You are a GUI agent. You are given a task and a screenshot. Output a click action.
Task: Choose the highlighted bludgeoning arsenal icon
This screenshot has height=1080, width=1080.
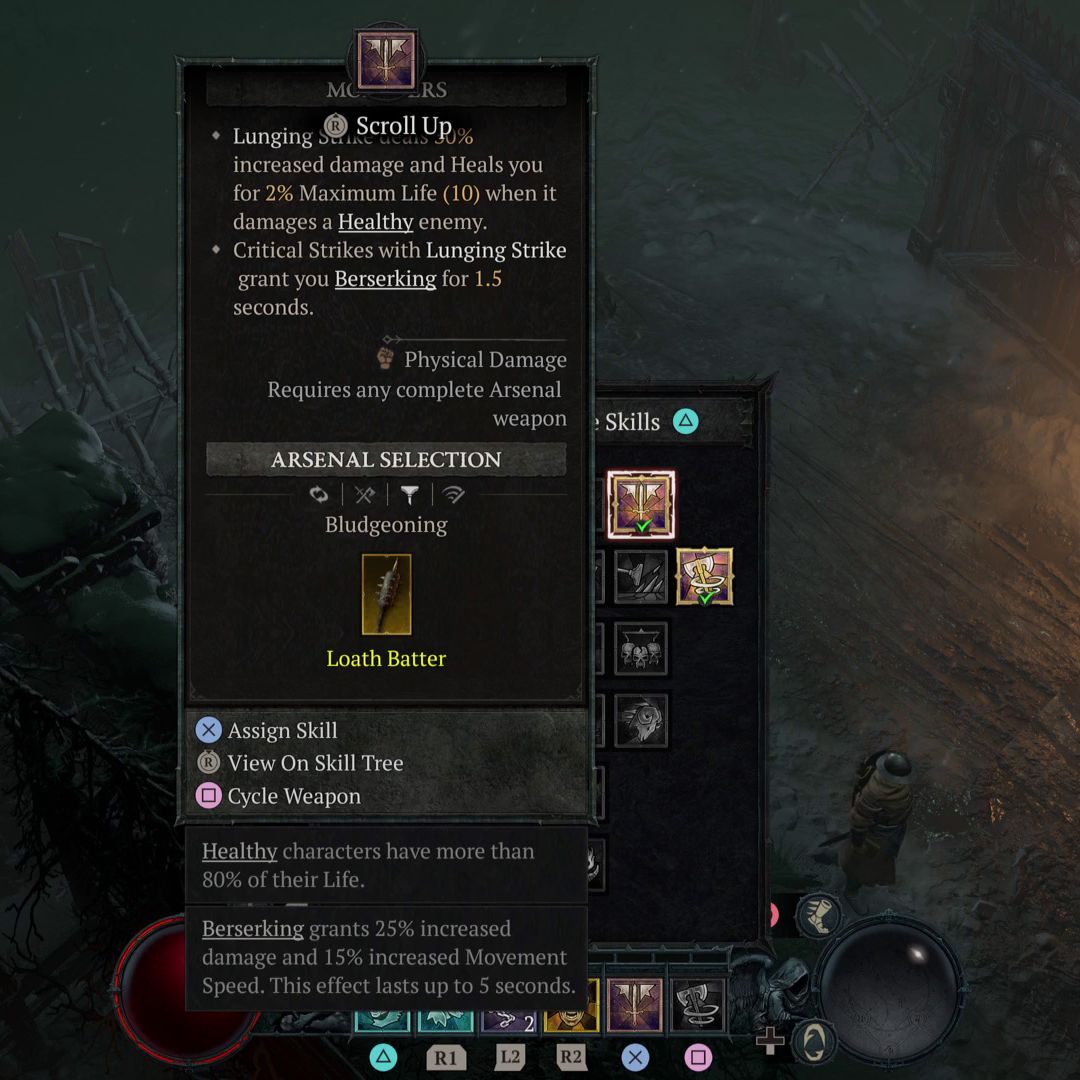409,494
